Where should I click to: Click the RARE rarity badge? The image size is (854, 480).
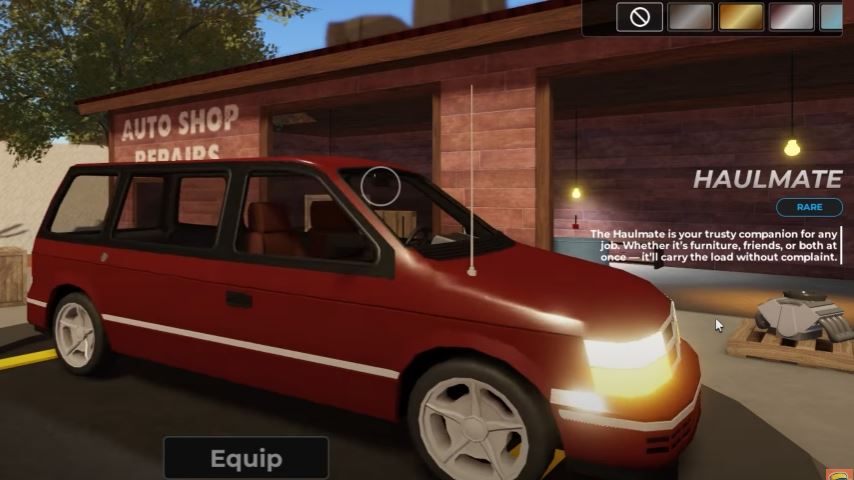click(x=808, y=207)
